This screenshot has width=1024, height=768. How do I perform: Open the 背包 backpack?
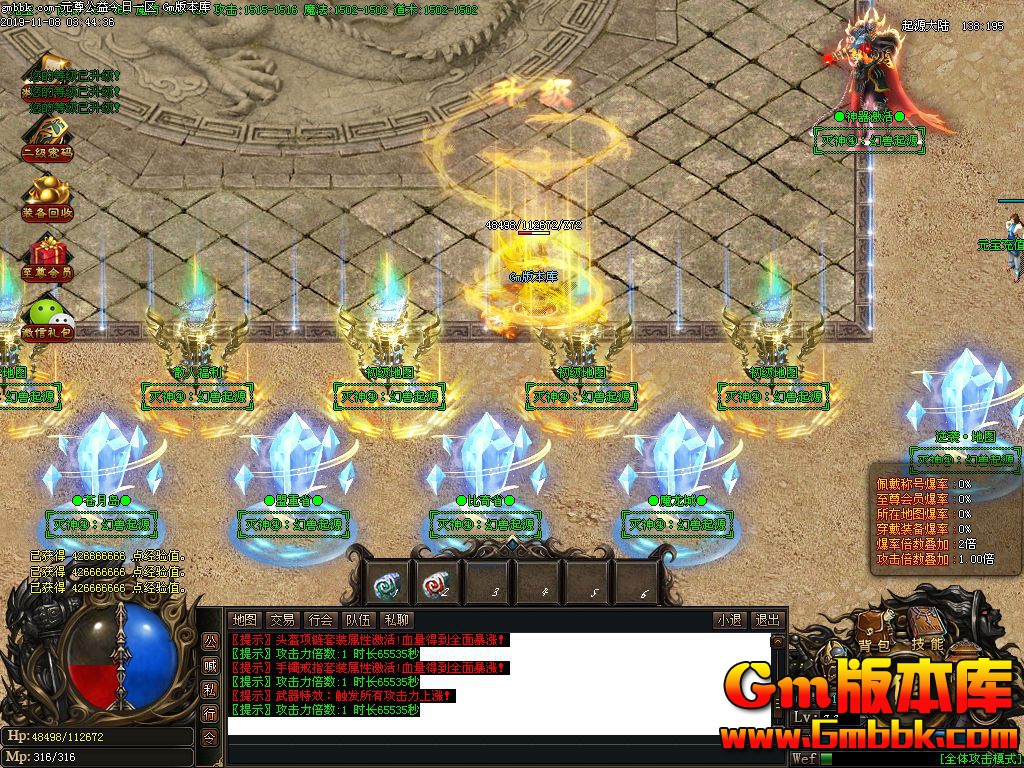tap(872, 645)
